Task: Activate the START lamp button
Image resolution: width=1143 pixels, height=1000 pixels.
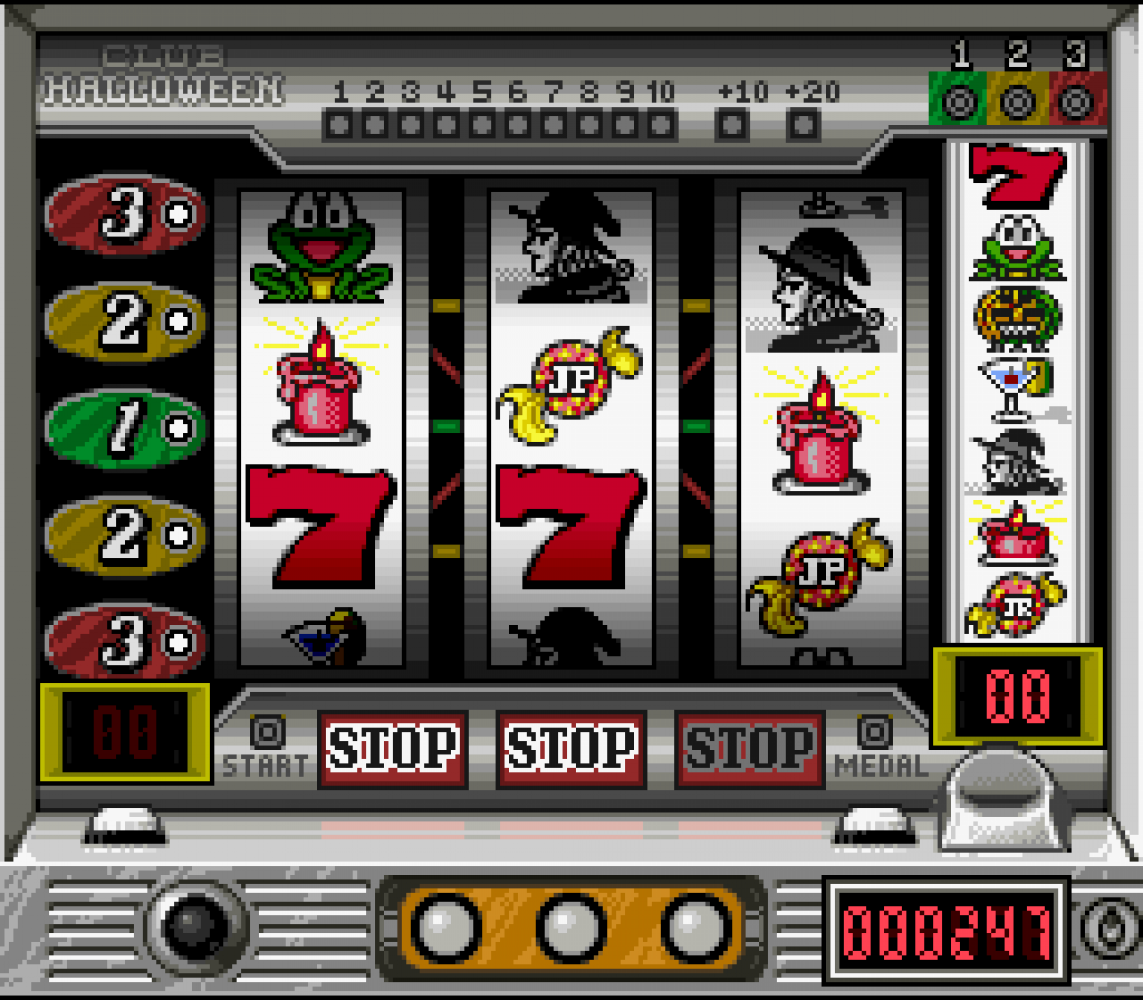Action: pyautogui.click(x=267, y=733)
